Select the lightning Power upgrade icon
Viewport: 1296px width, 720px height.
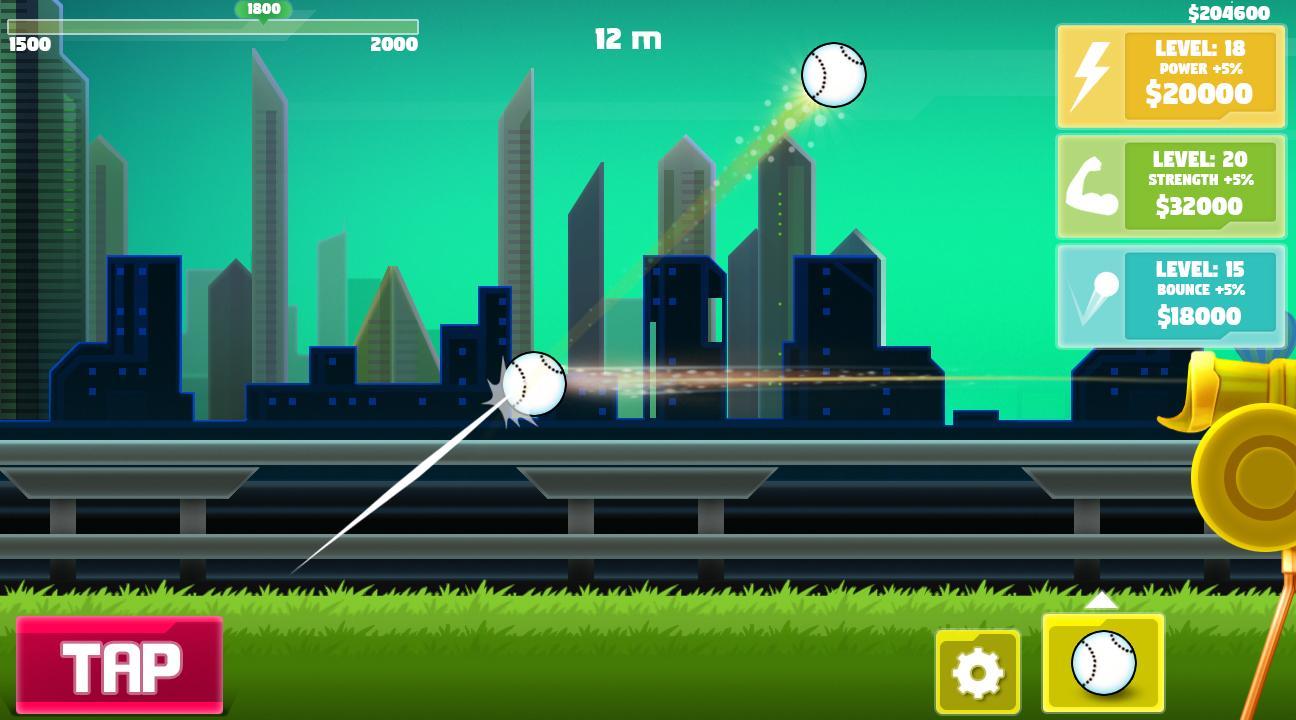[1091, 75]
